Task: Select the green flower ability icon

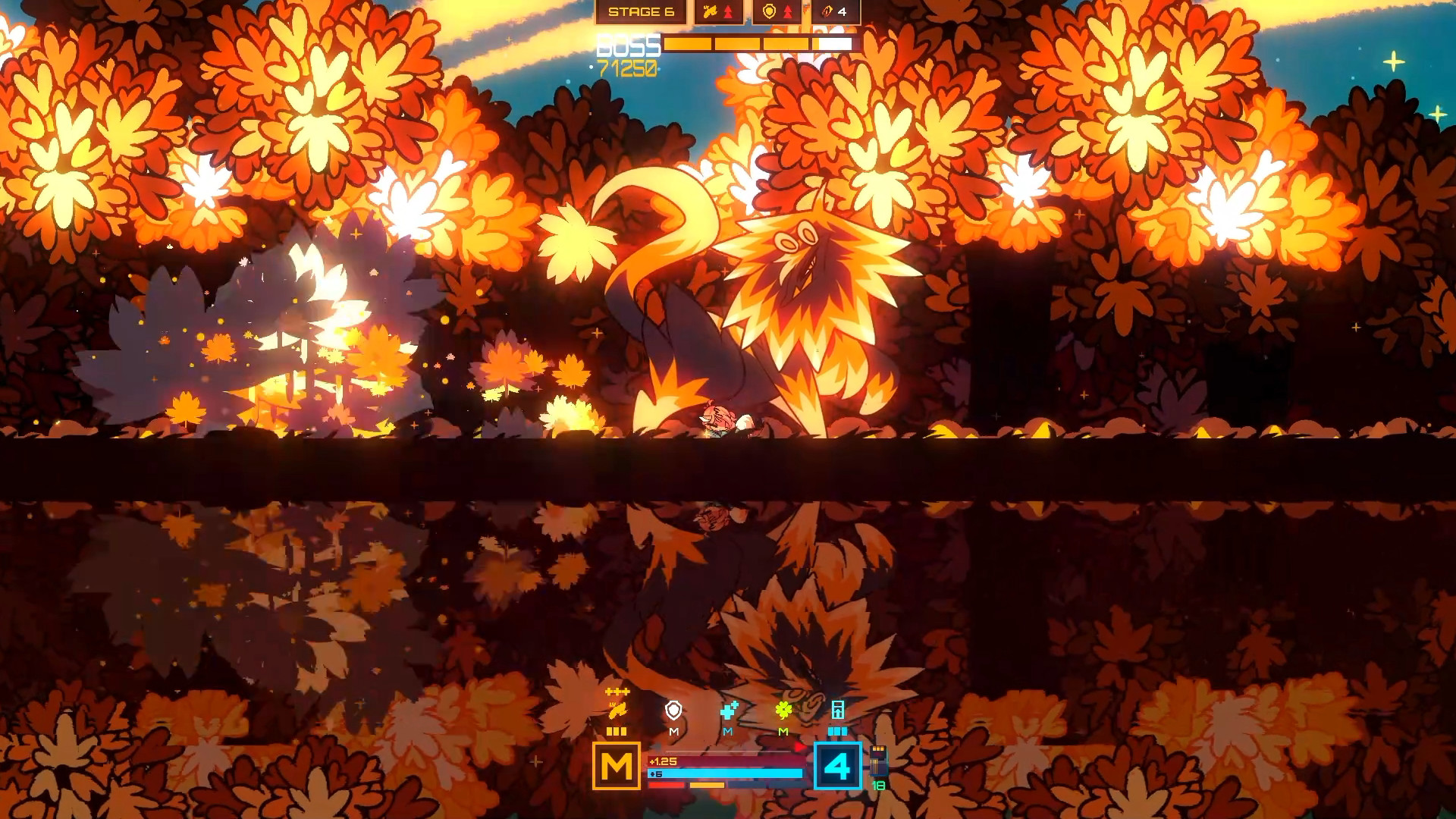Action: (784, 709)
